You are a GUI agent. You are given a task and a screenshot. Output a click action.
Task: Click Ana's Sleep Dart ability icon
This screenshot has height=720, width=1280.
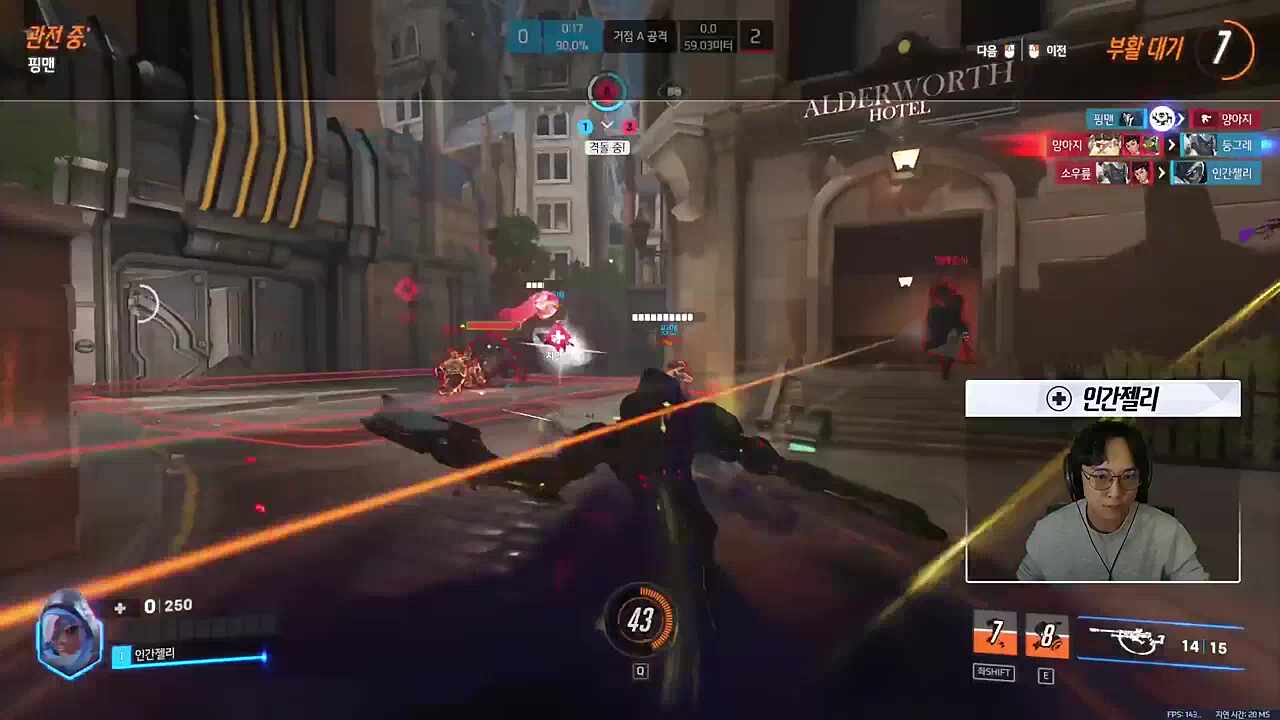pos(995,635)
